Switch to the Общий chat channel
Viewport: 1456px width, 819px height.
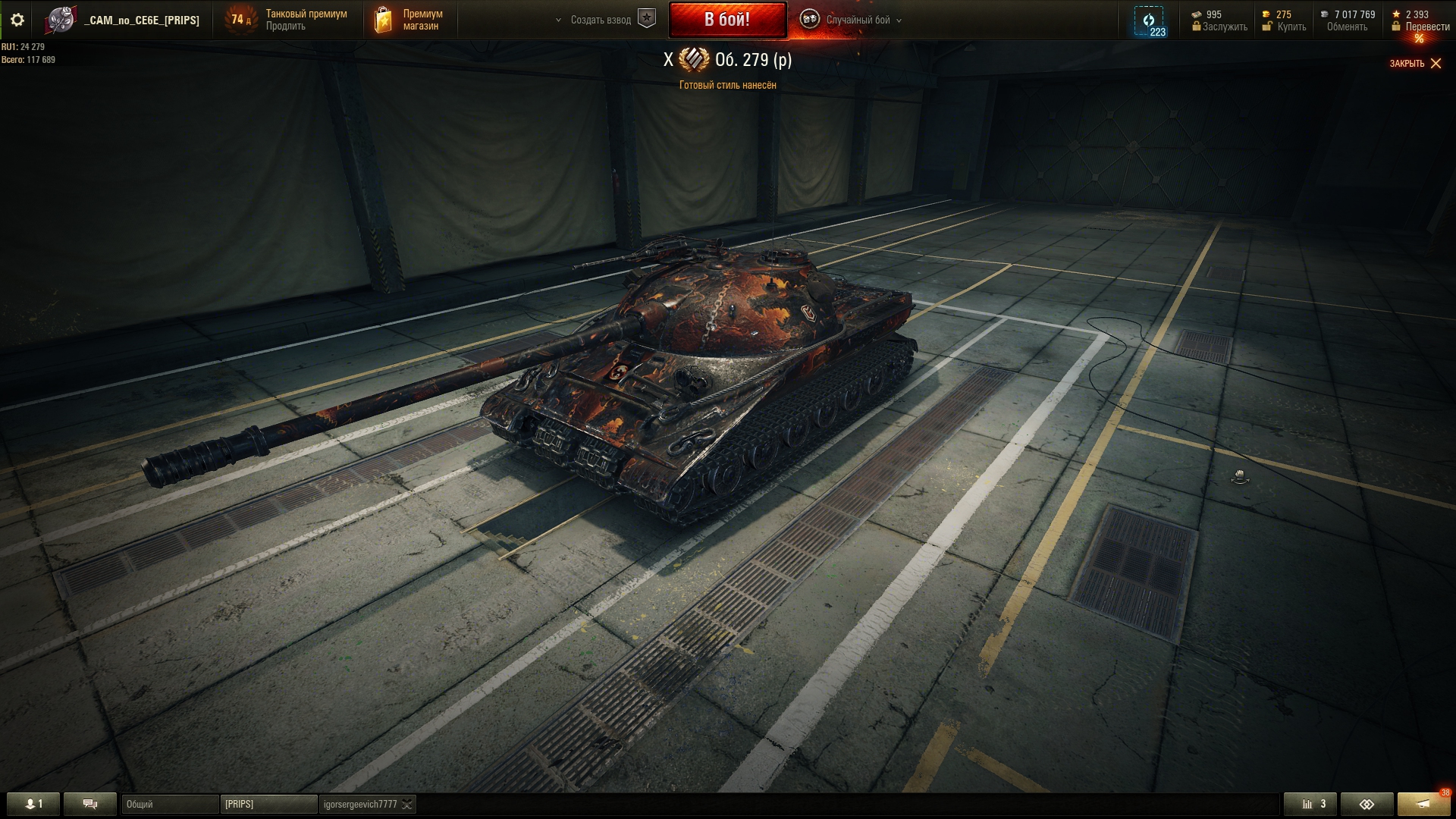click(x=170, y=804)
